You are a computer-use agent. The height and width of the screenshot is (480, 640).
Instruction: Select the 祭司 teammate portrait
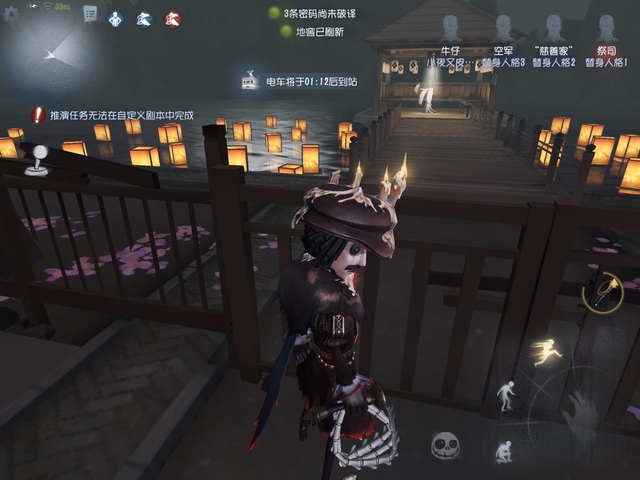click(x=606, y=30)
